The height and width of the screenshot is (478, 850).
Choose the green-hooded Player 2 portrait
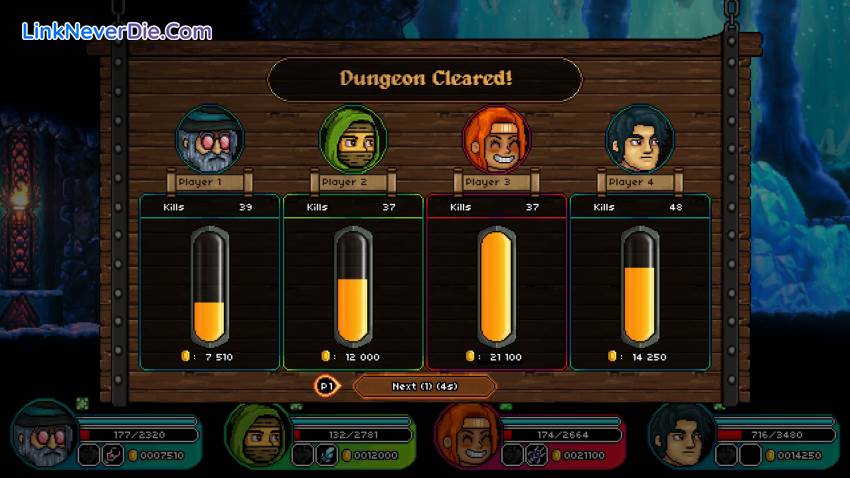pos(353,140)
